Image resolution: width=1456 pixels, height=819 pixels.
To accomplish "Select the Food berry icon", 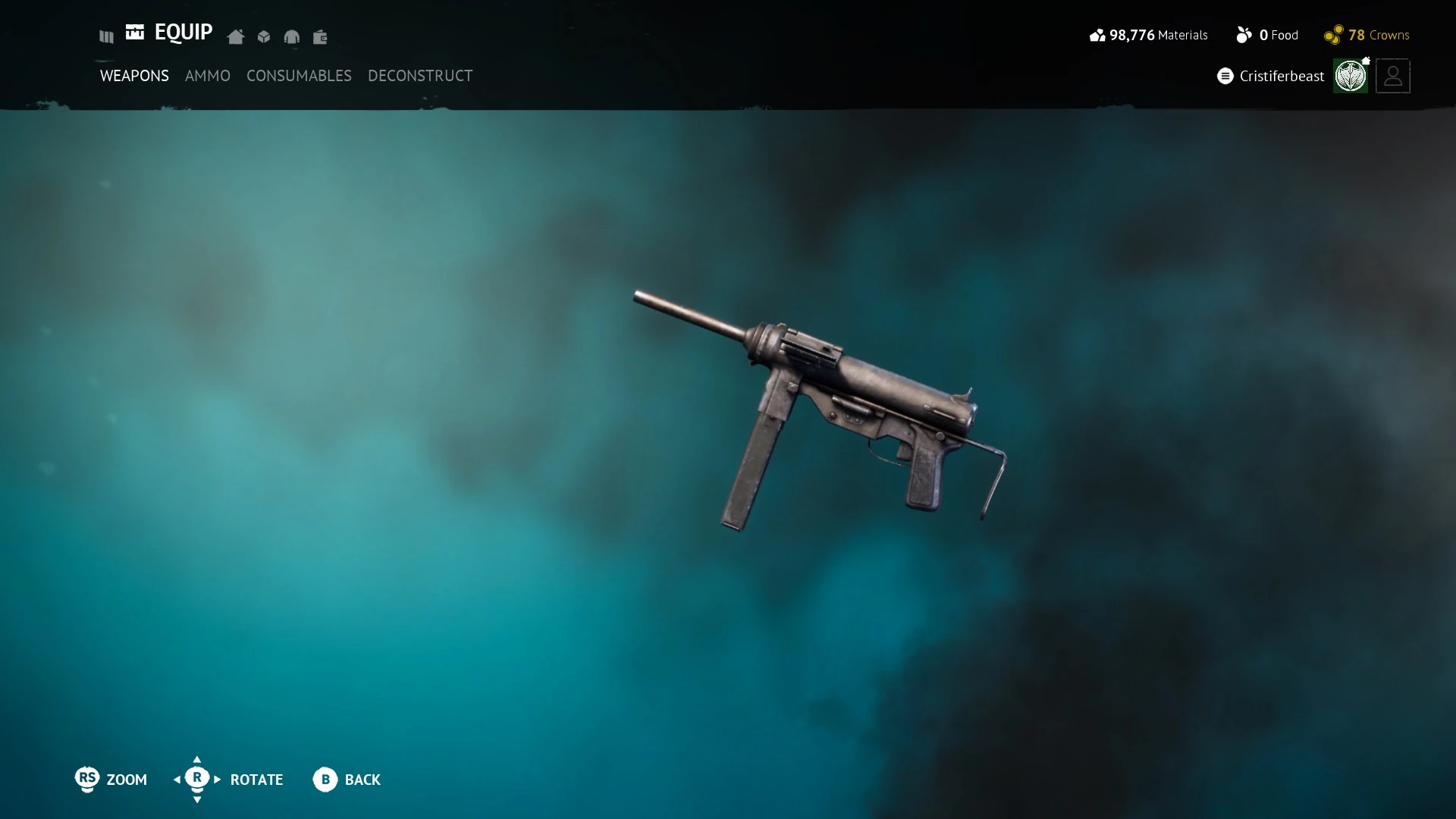I will click(x=1244, y=35).
